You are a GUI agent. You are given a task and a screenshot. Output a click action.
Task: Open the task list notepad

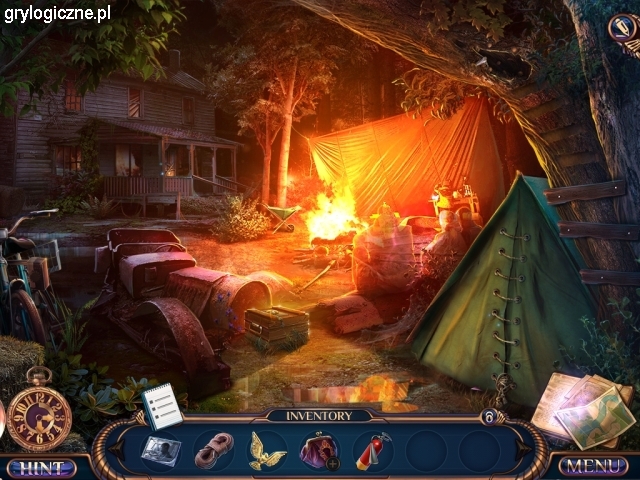tap(160, 406)
